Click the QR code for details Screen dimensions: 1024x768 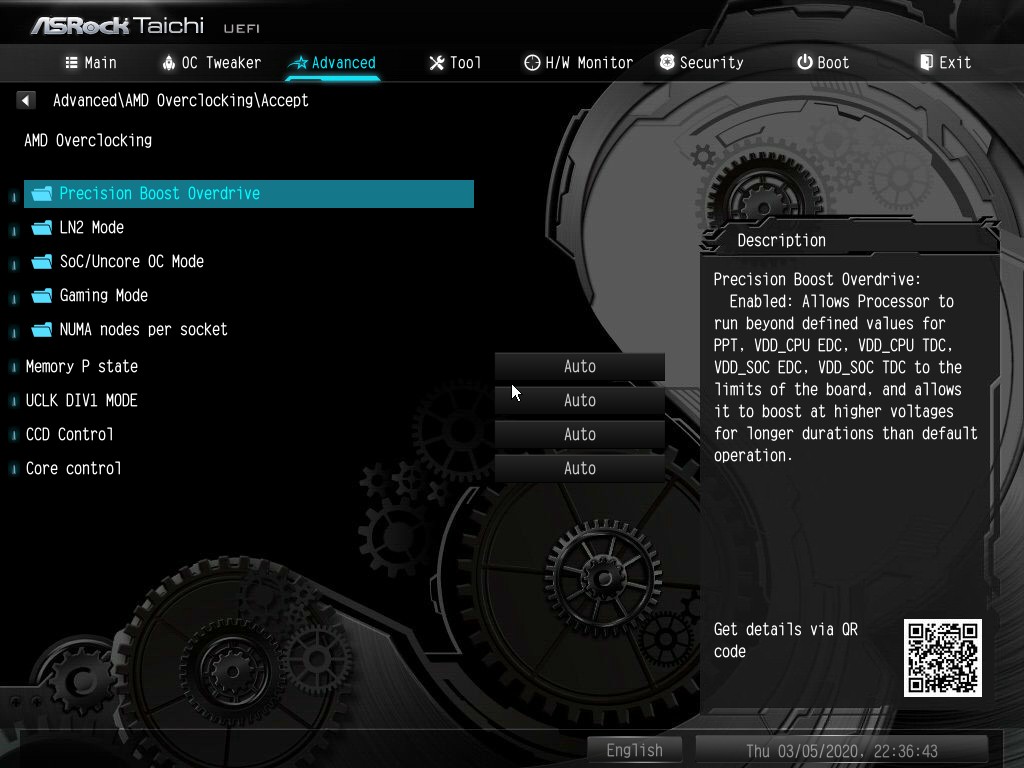[942, 657]
